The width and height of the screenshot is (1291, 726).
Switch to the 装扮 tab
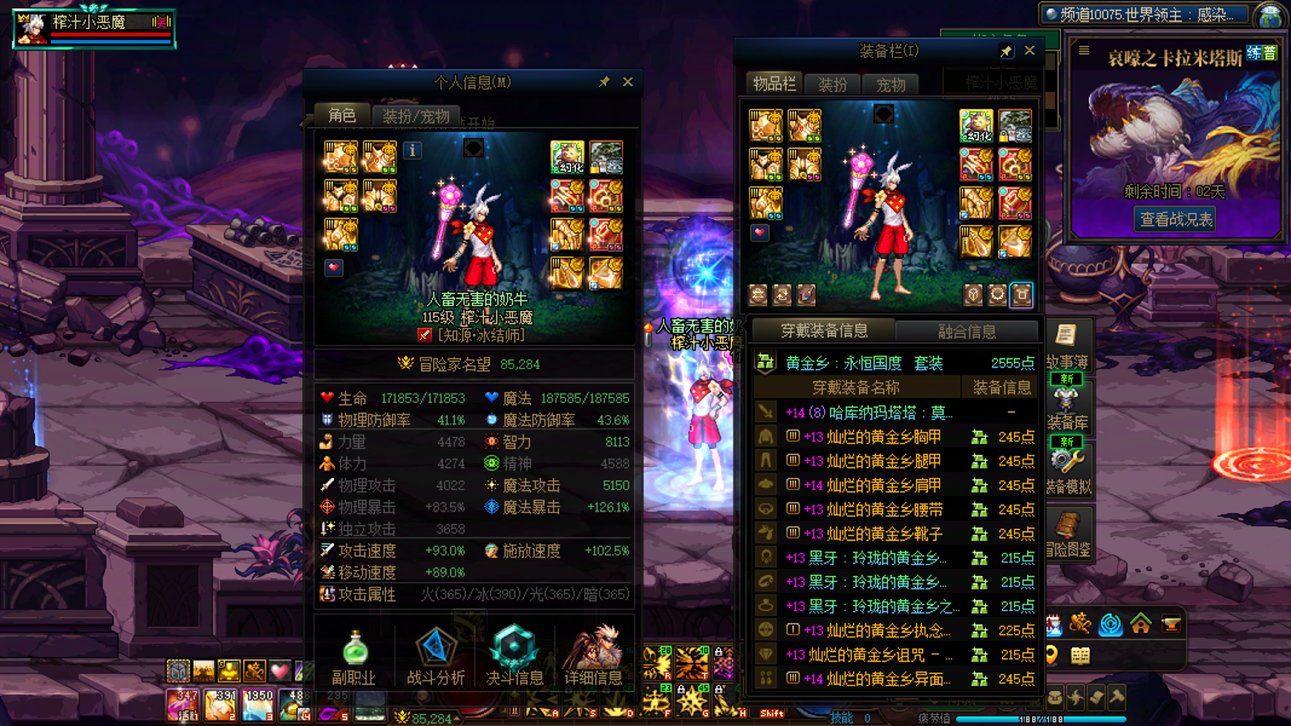[x=833, y=85]
